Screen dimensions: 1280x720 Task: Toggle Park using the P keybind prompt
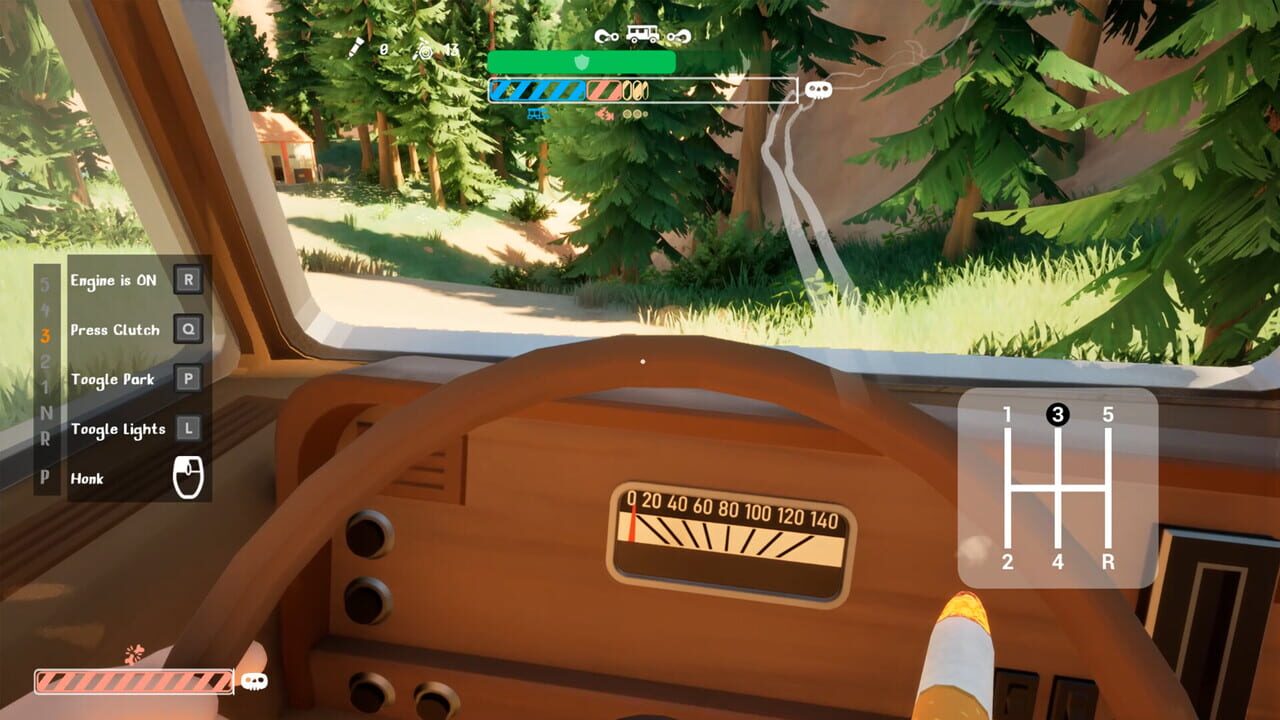187,379
